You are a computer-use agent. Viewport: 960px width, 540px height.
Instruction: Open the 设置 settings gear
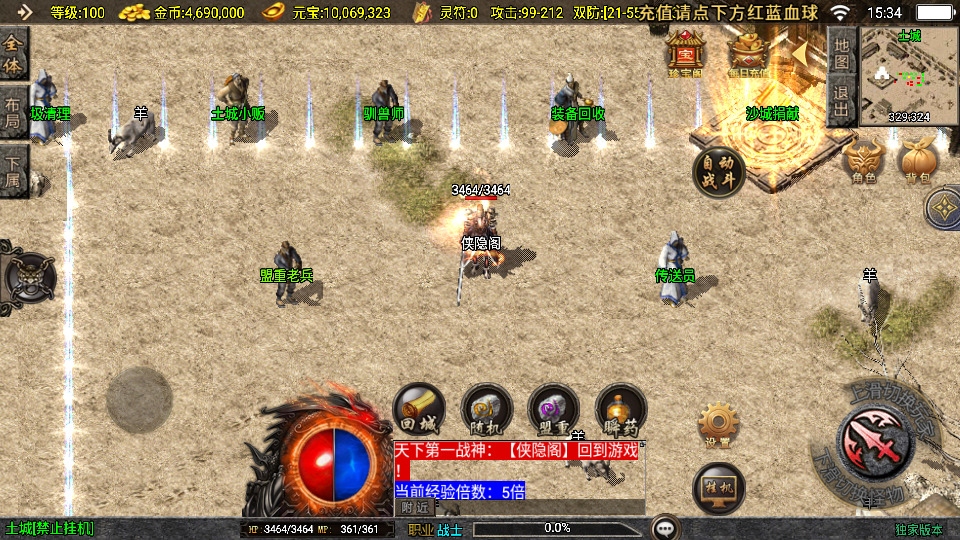point(717,425)
